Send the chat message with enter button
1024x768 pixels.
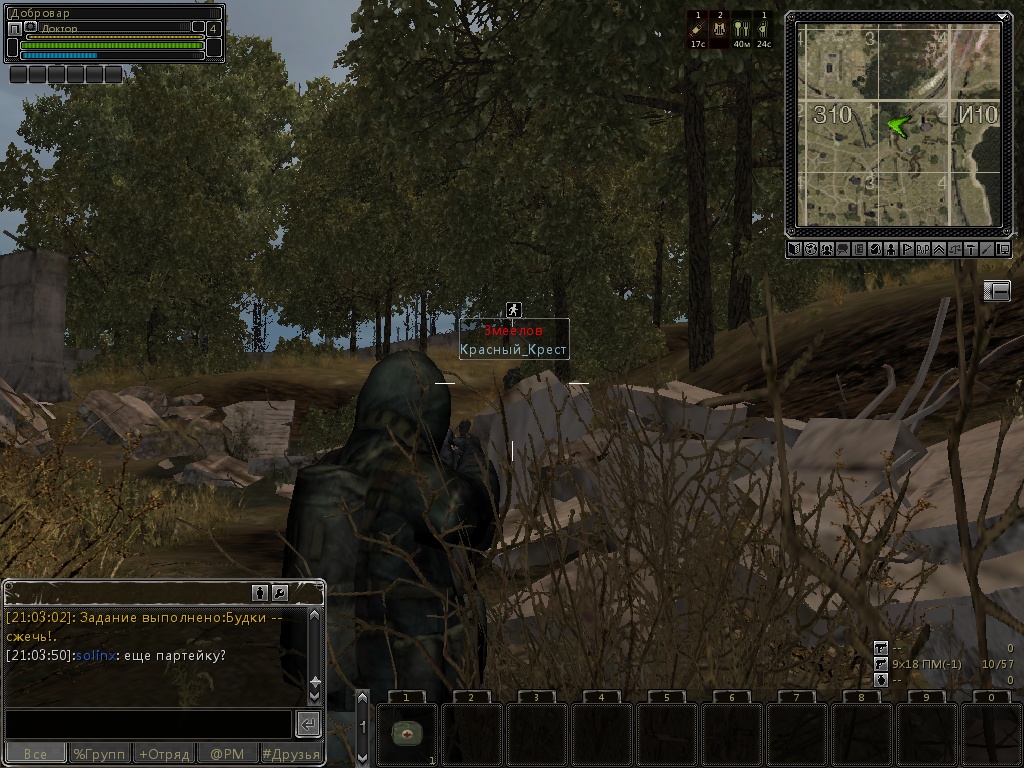point(308,724)
